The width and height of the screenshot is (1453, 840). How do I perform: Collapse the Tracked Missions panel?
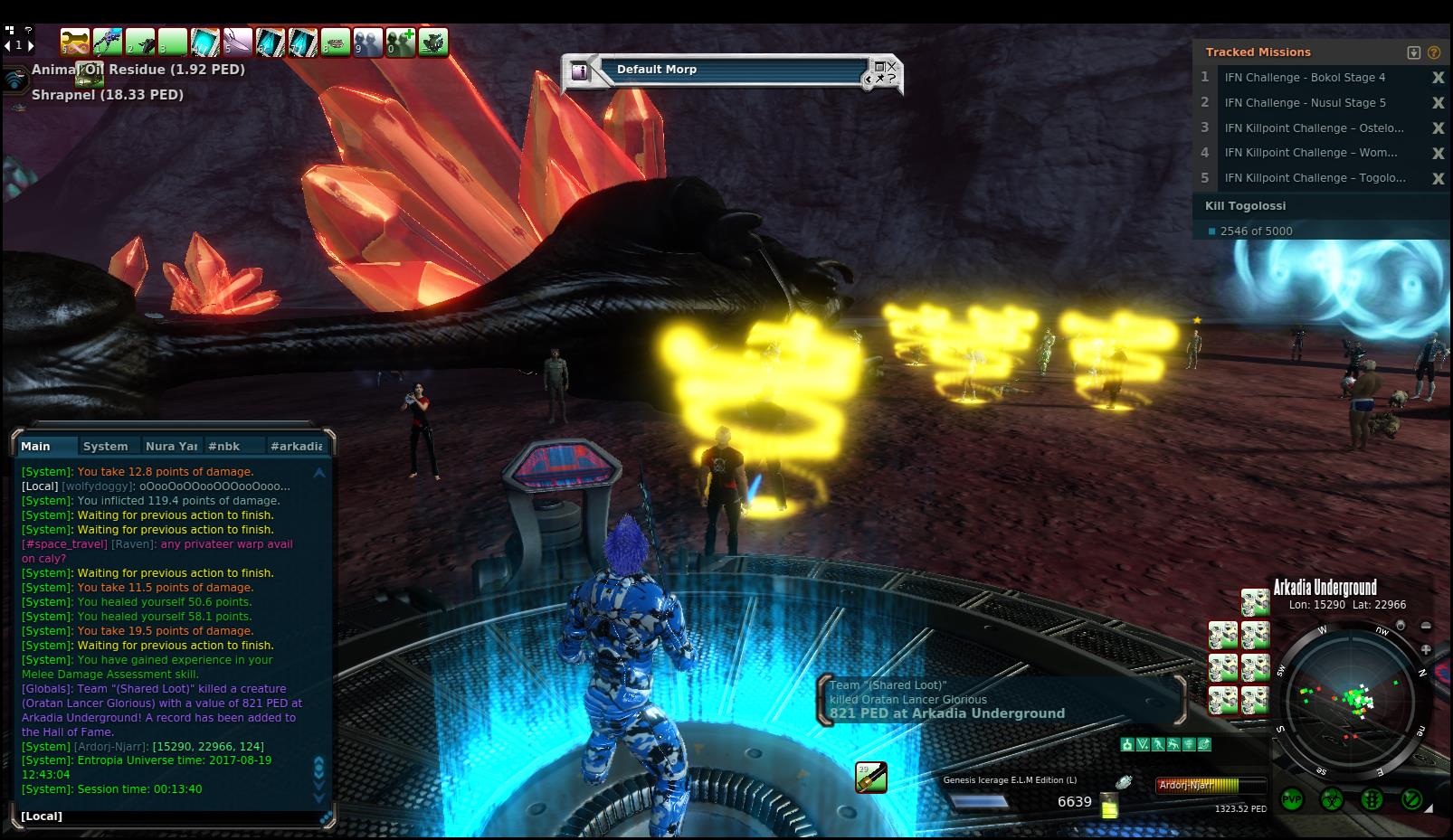1414,52
